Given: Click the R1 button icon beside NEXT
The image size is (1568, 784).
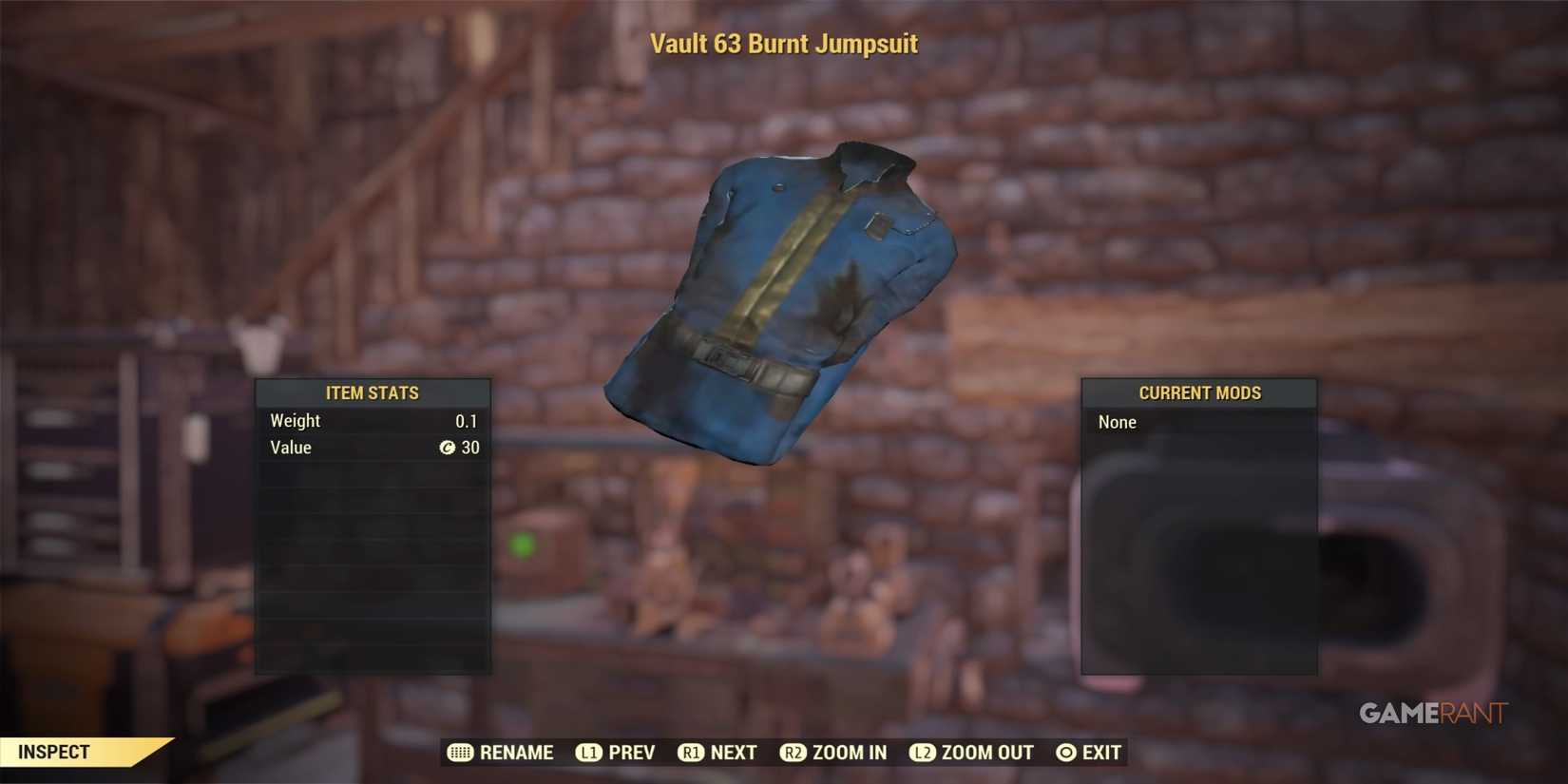Looking at the screenshot, I should coord(691,753).
